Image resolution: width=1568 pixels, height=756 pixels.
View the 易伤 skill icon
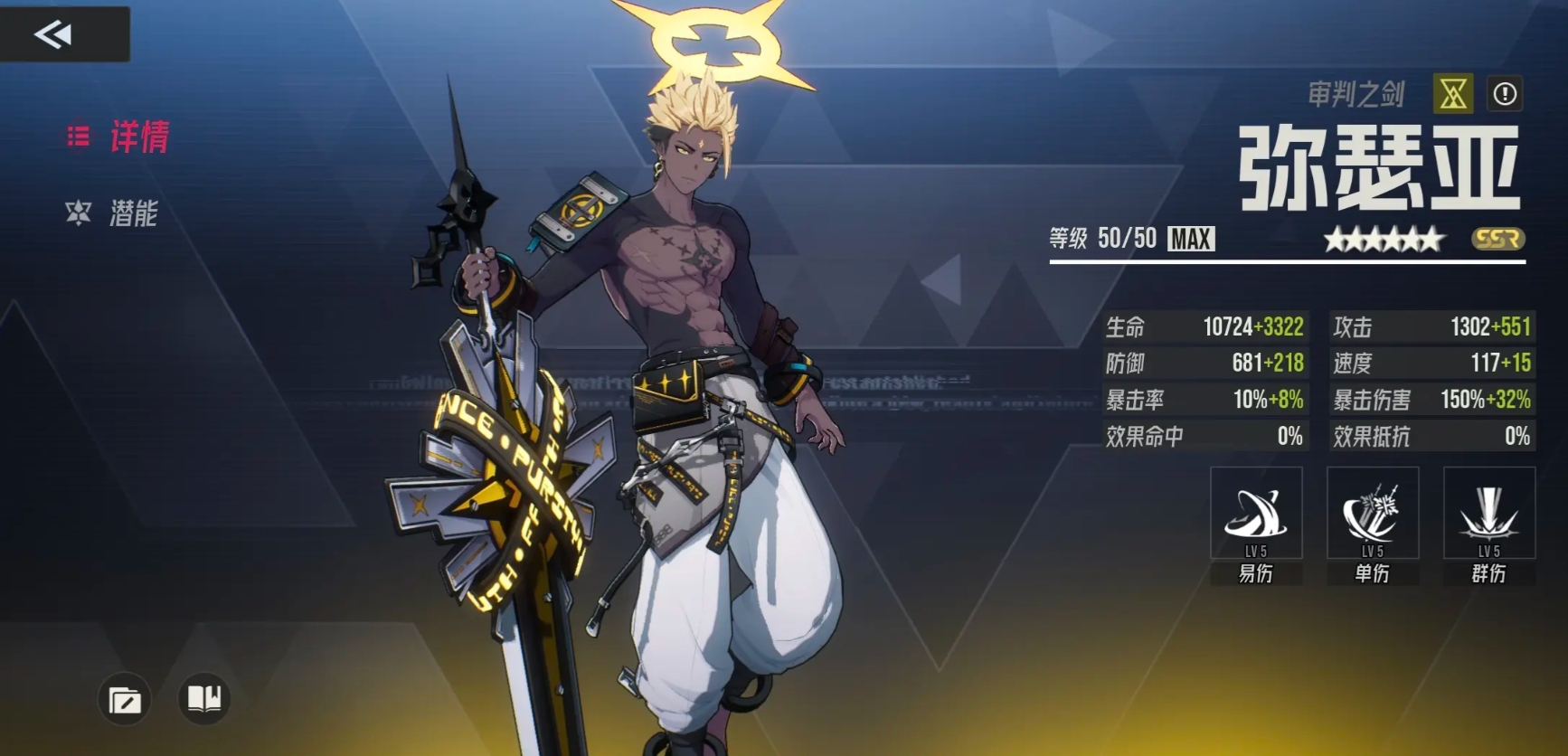(1256, 514)
